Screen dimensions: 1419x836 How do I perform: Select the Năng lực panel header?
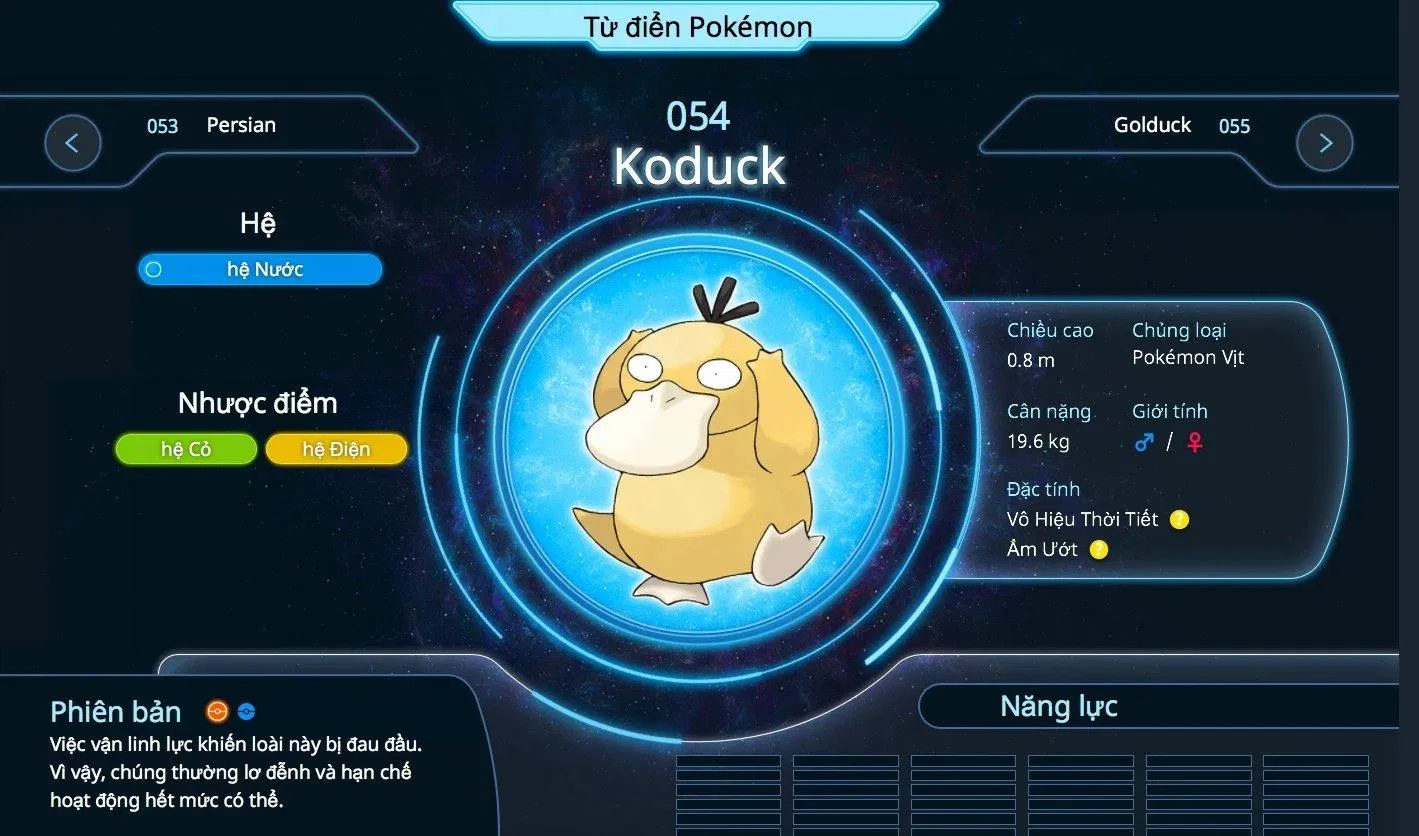(x=1058, y=706)
